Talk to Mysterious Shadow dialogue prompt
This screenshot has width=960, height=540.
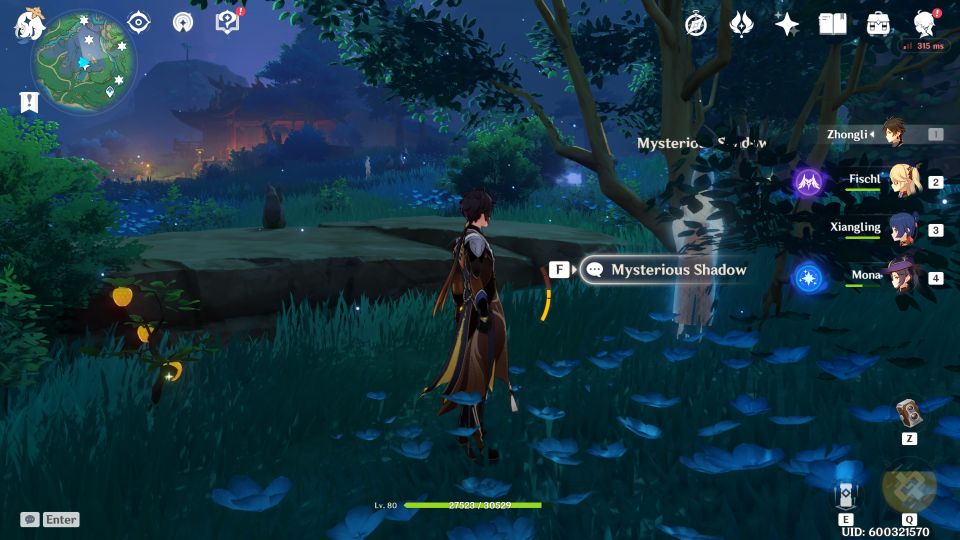tap(665, 270)
